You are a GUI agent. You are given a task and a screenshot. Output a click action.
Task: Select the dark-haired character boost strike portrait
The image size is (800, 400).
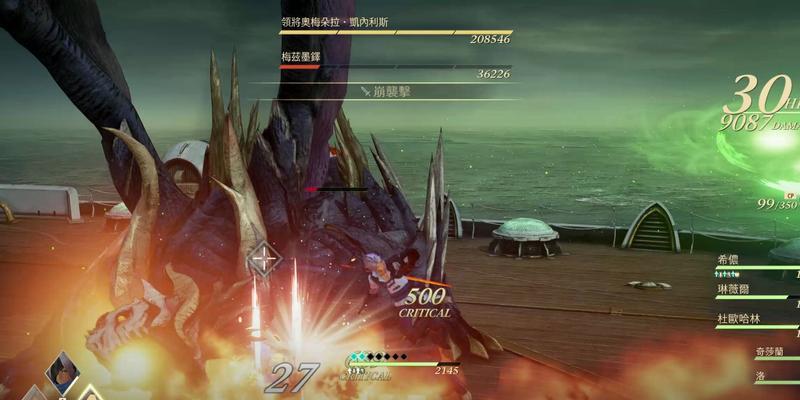(x=63, y=370)
